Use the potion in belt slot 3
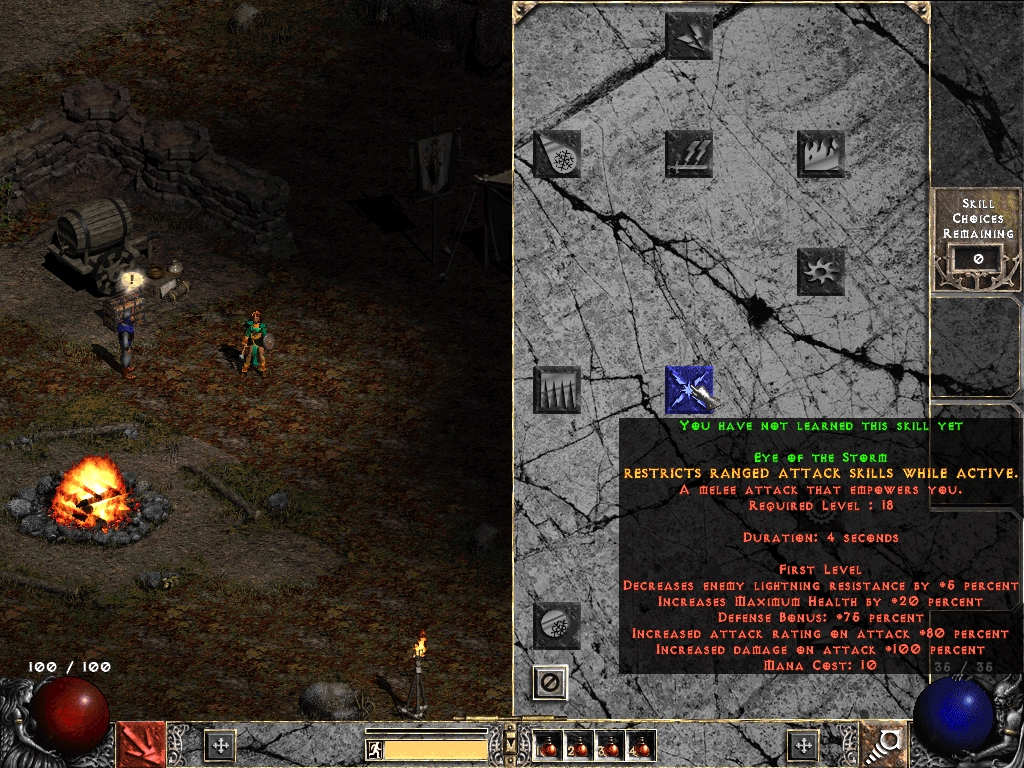Screen dimensions: 1024x768 click(609, 745)
